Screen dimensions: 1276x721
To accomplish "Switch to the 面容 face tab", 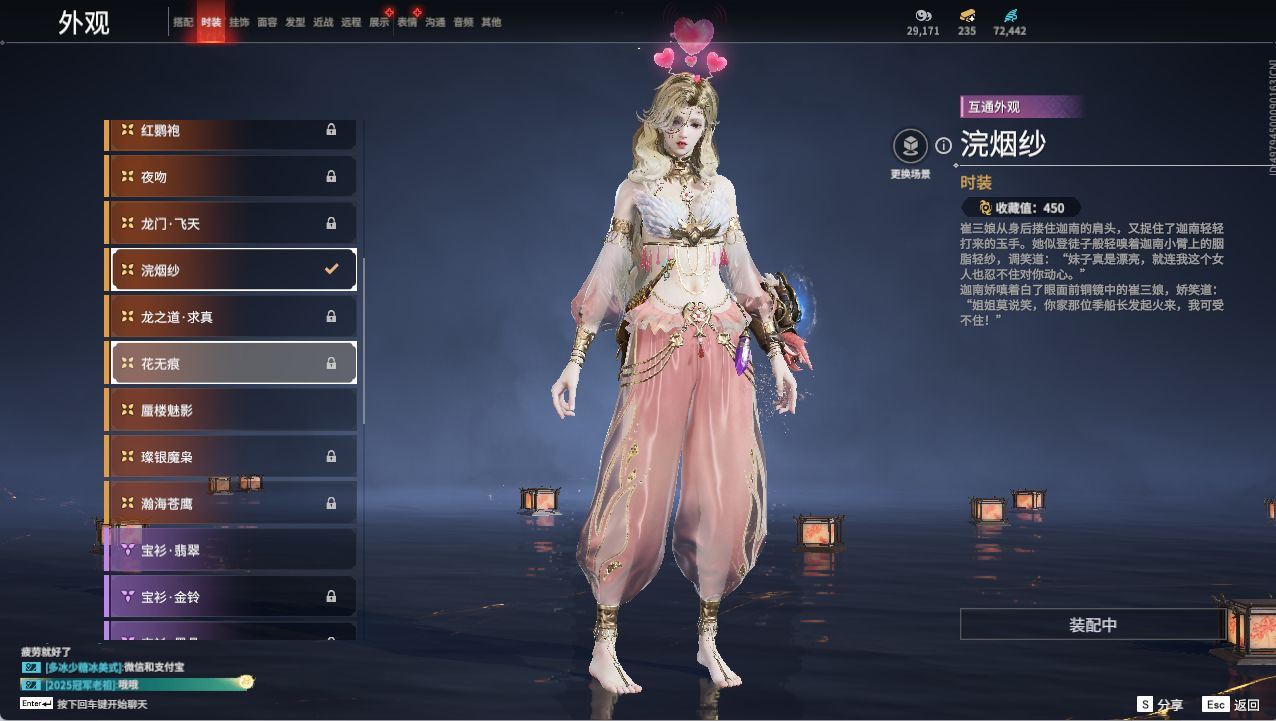I will (267, 22).
